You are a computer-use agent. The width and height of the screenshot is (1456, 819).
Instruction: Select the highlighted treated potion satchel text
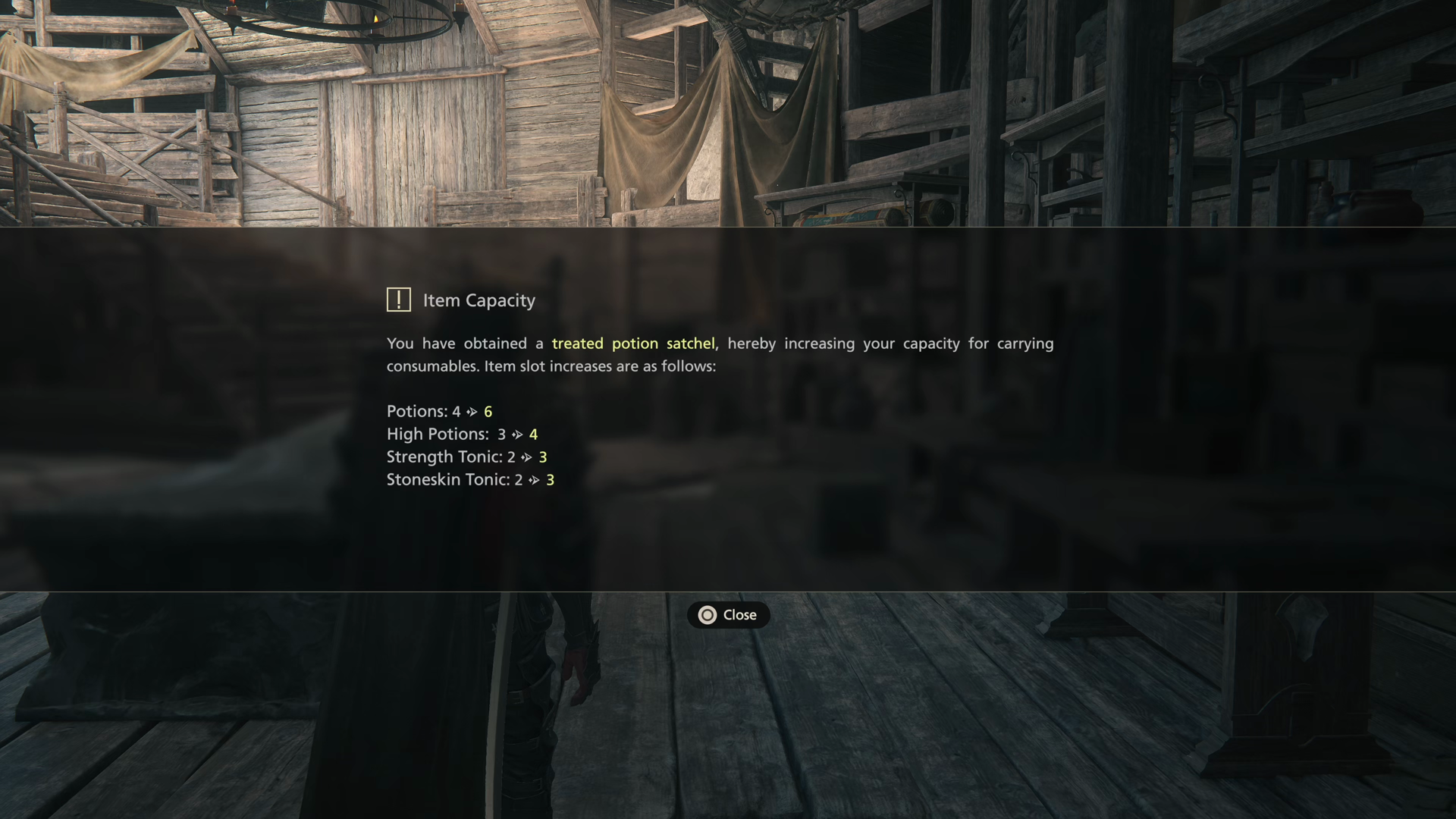[x=634, y=344]
